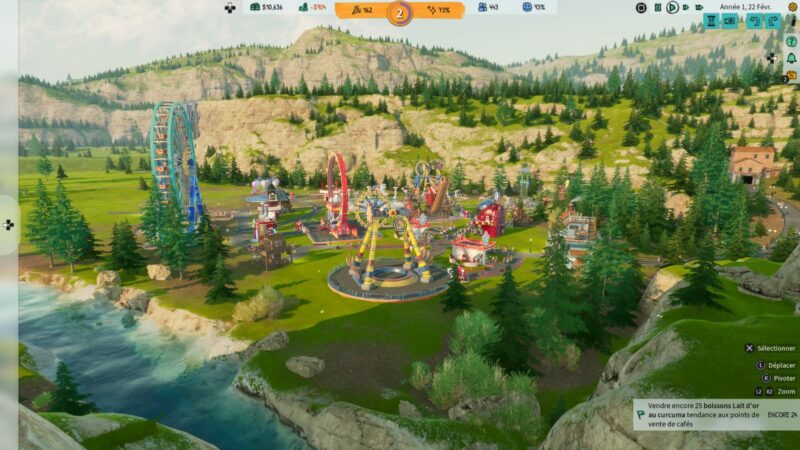
Task: Switch to fast-forward speed
Action: [x=687, y=7]
